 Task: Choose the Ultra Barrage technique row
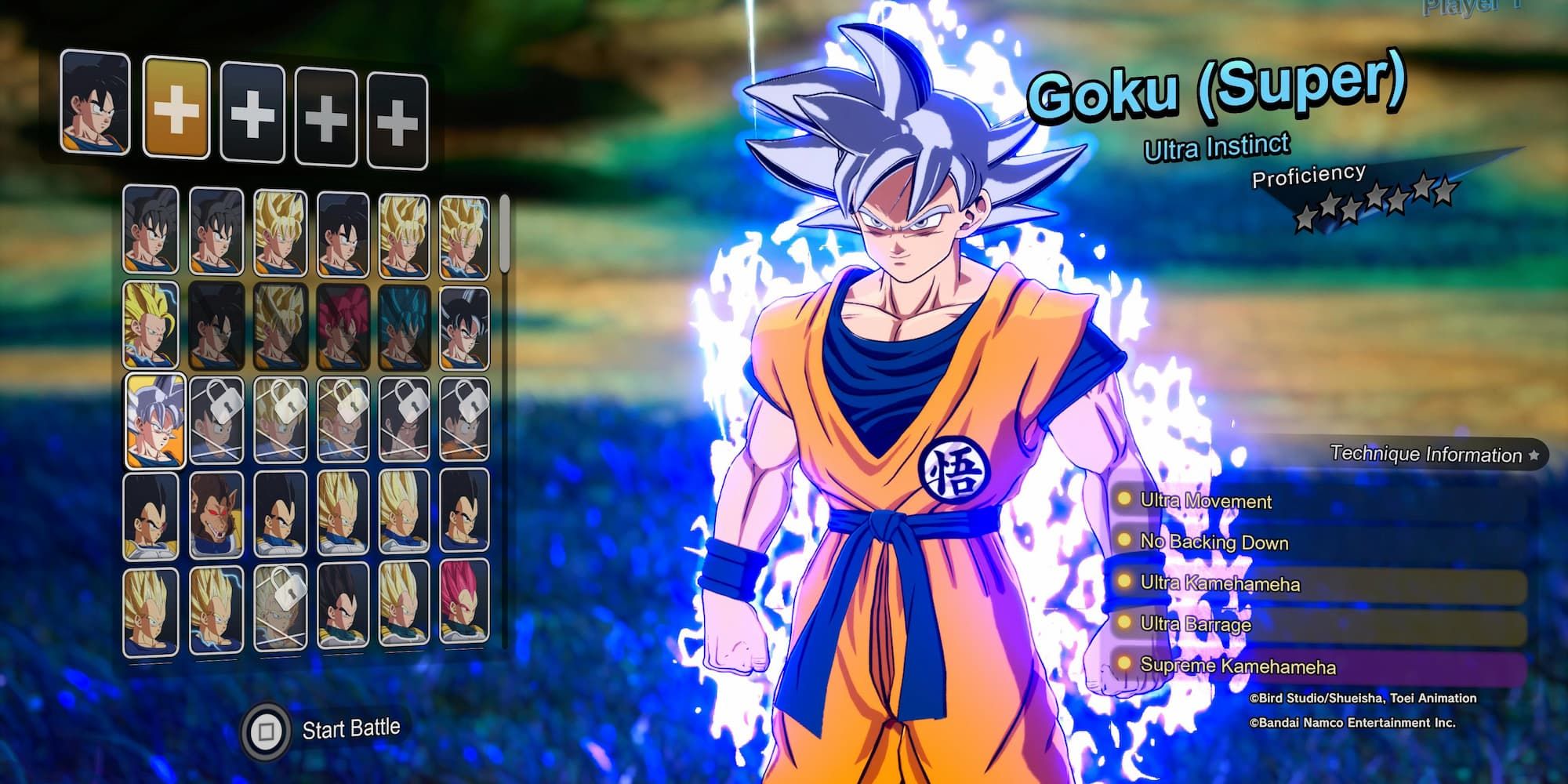click(x=1196, y=624)
